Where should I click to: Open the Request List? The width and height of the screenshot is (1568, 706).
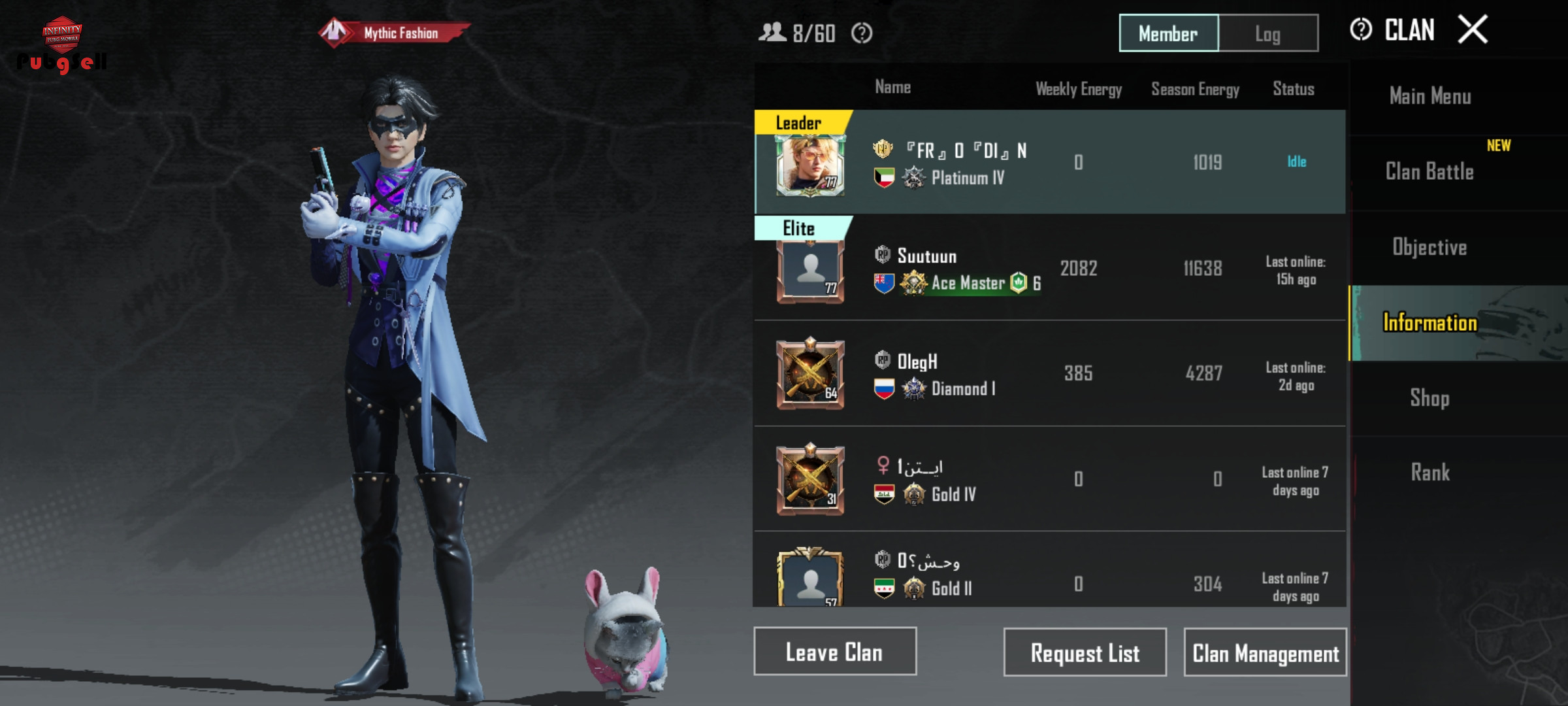(1085, 652)
